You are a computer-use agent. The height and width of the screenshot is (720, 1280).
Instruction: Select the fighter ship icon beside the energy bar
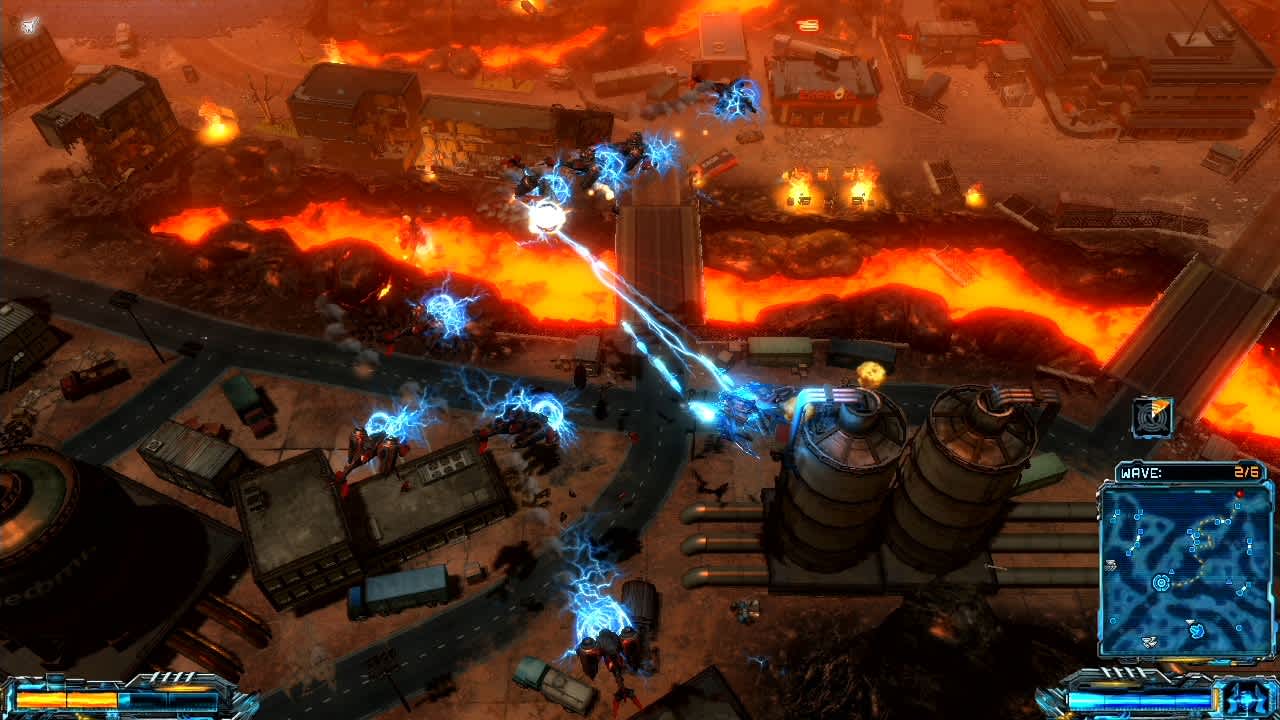pyautogui.click(x=1243, y=698)
